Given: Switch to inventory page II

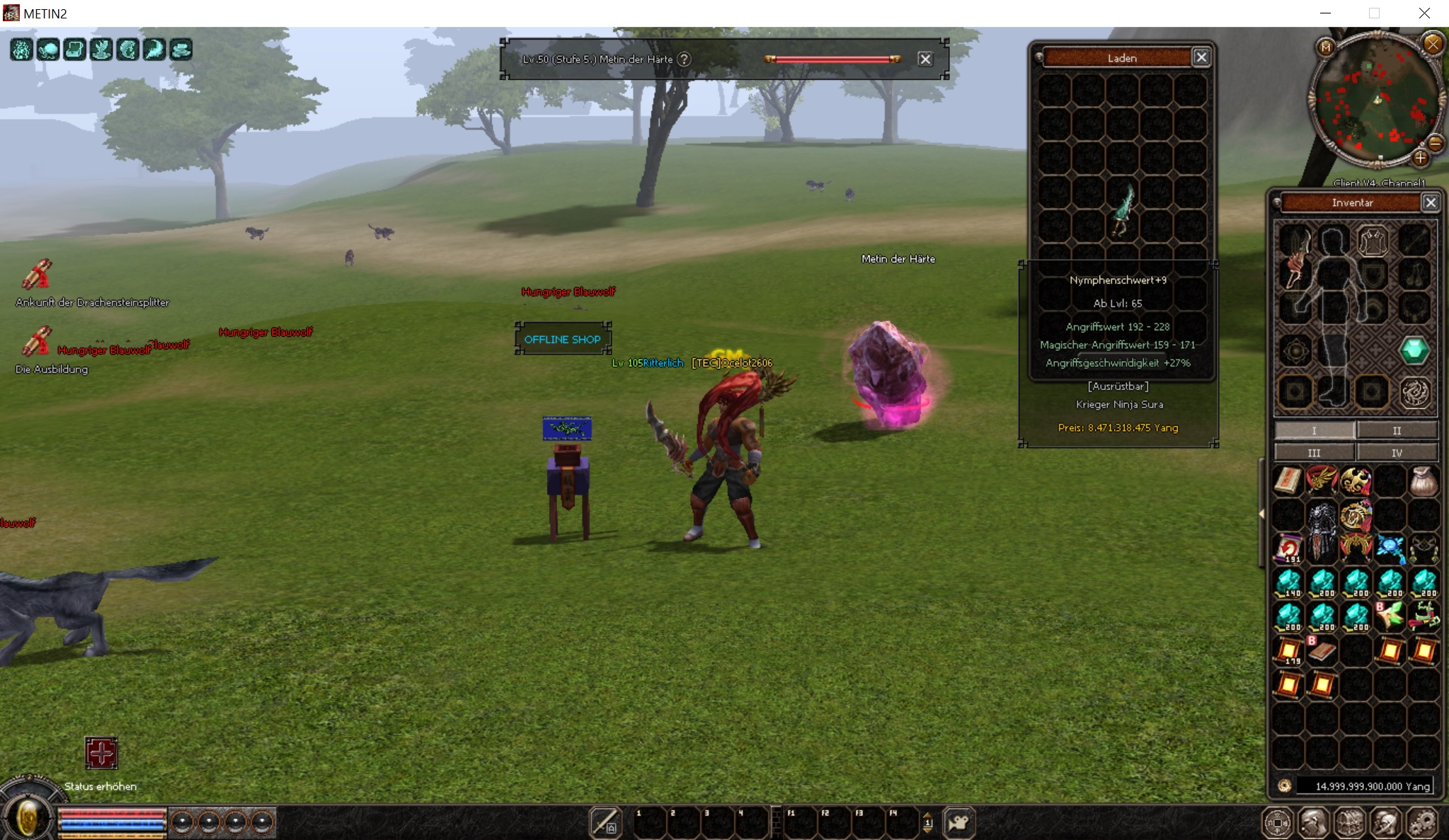Looking at the screenshot, I should pos(1396,430).
